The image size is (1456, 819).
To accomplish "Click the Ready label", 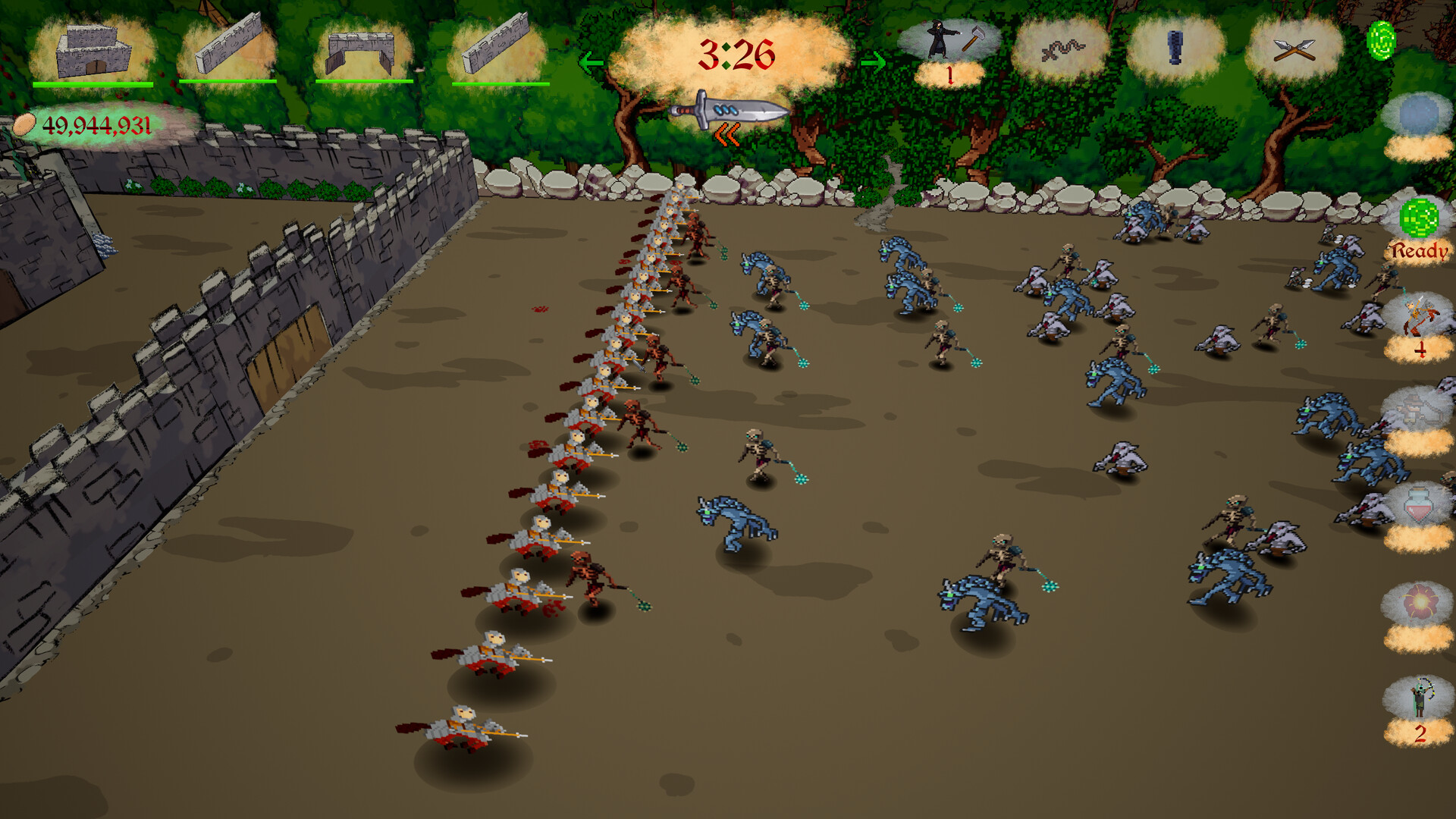I will [x=1421, y=250].
